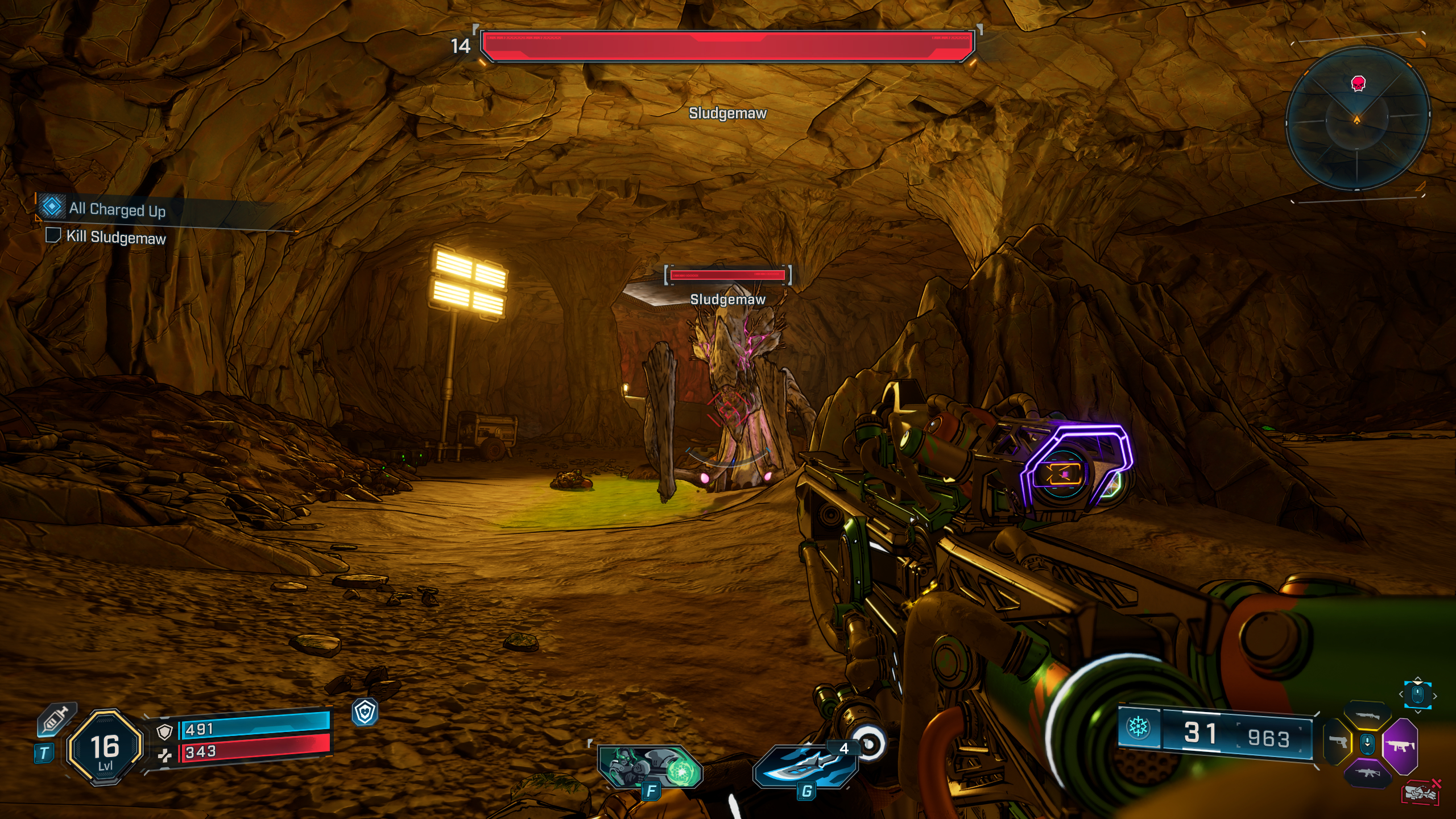Open the circular minimap

pyautogui.click(x=1357, y=119)
